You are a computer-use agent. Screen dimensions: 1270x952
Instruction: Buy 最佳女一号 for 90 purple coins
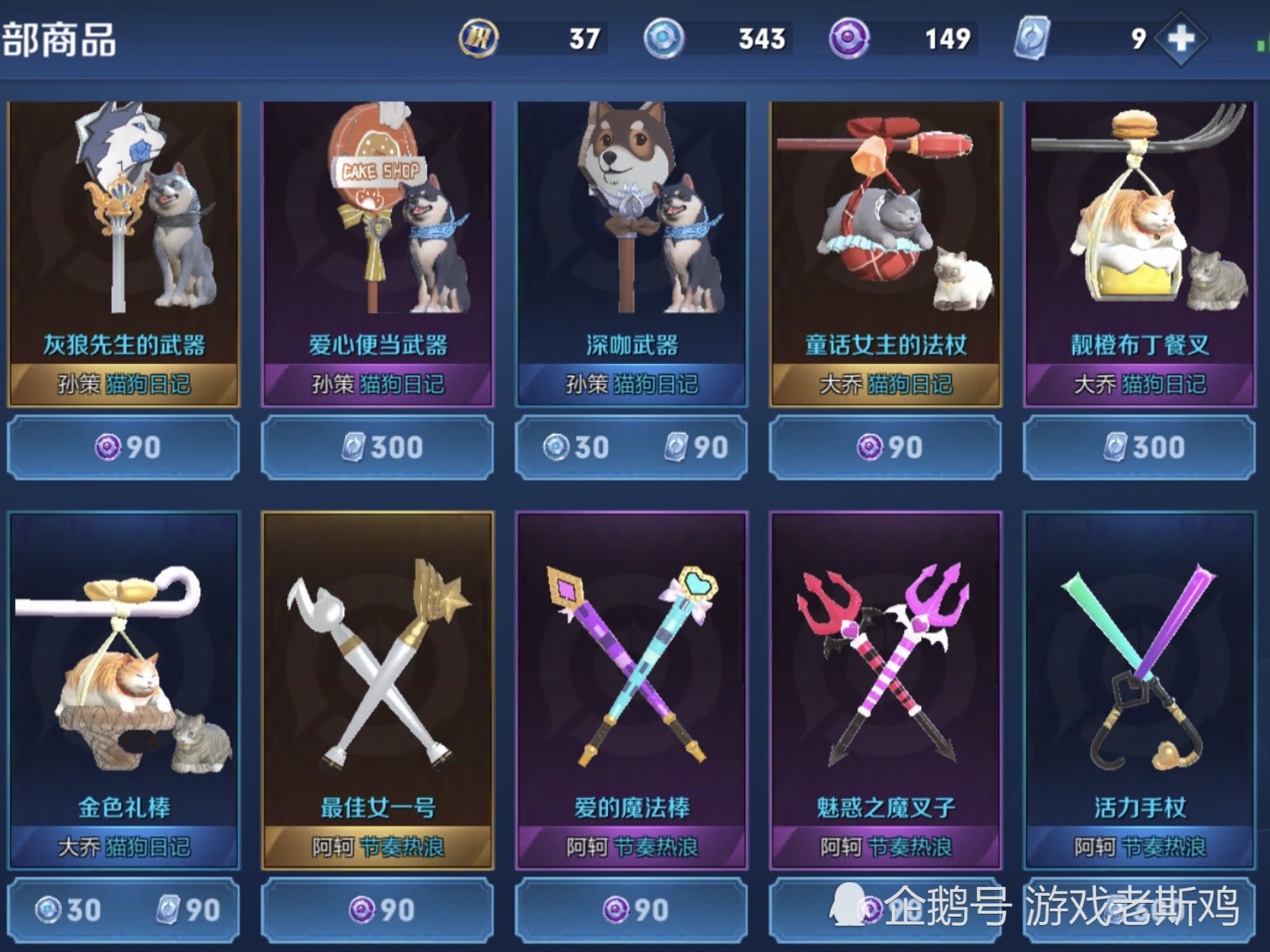click(377, 910)
